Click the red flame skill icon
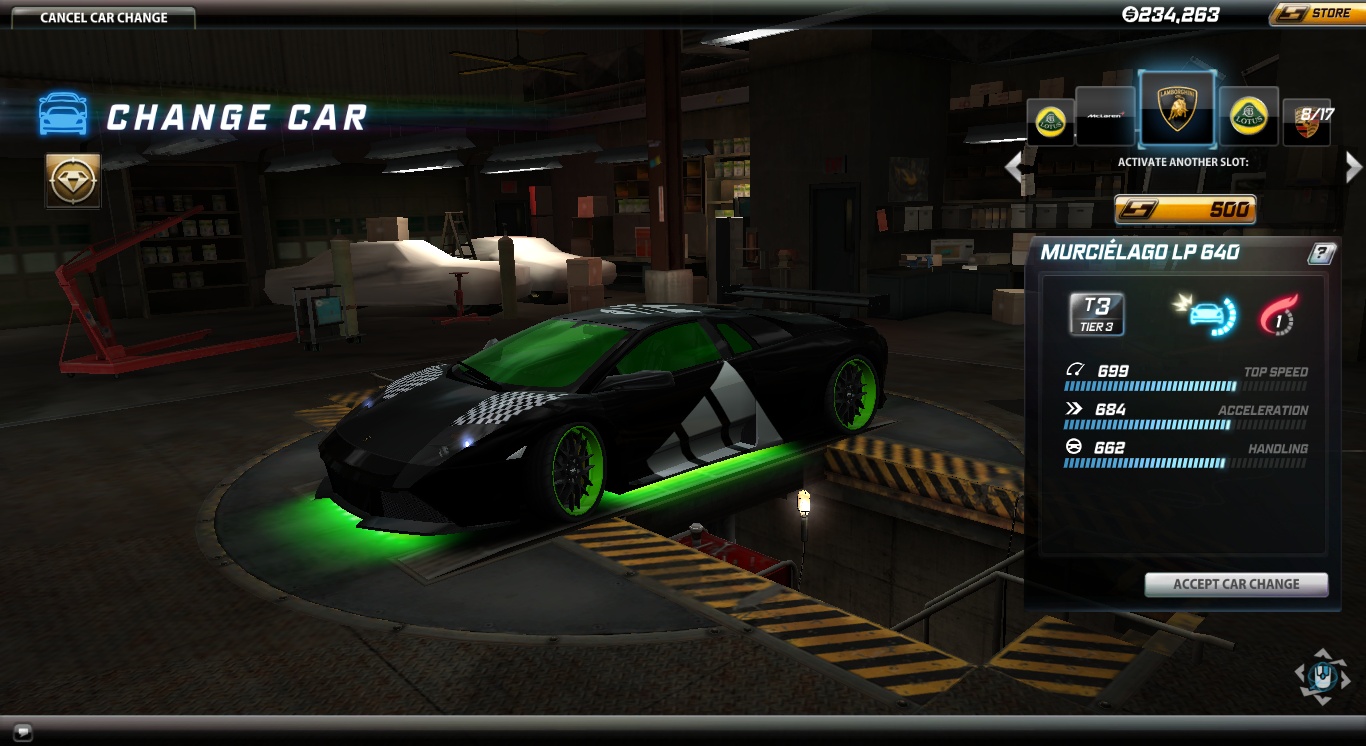This screenshot has width=1366, height=746. [x=1278, y=314]
